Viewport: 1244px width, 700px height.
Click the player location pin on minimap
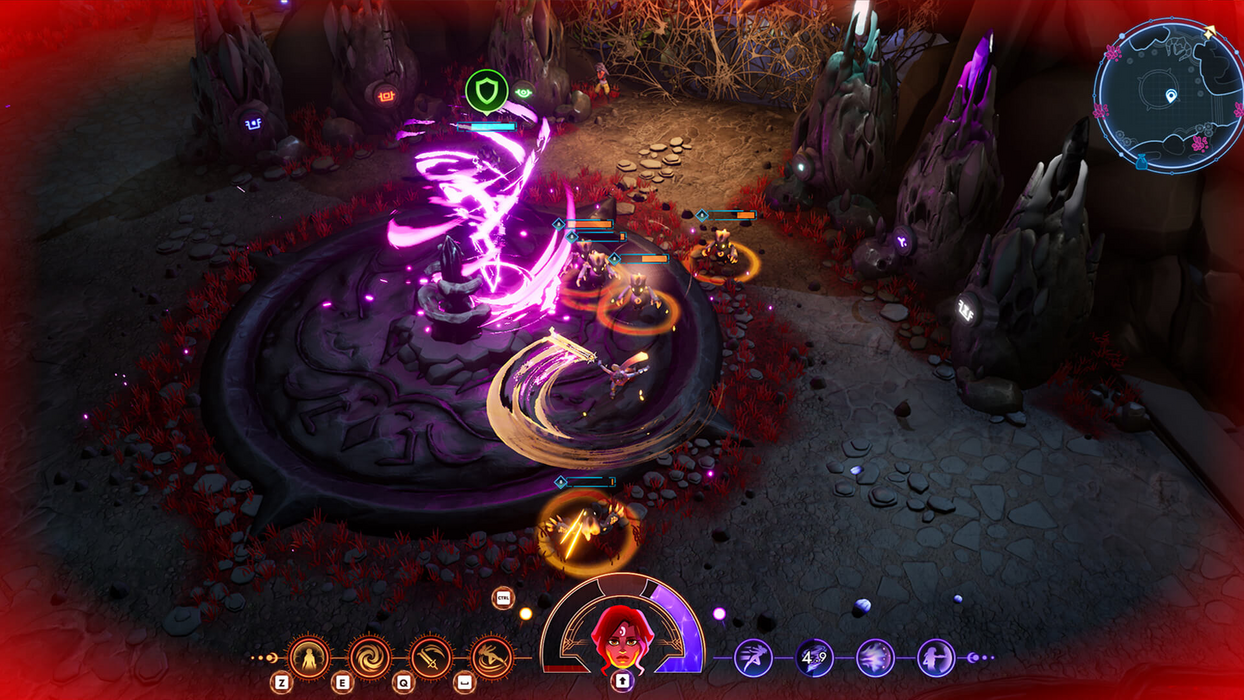(1171, 96)
